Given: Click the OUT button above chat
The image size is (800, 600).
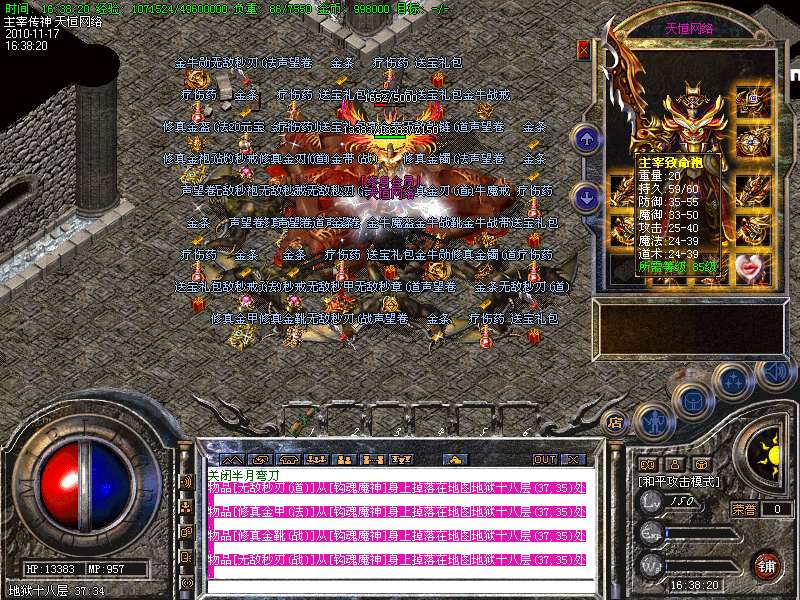Looking at the screenshot, I should pos(544,459).
